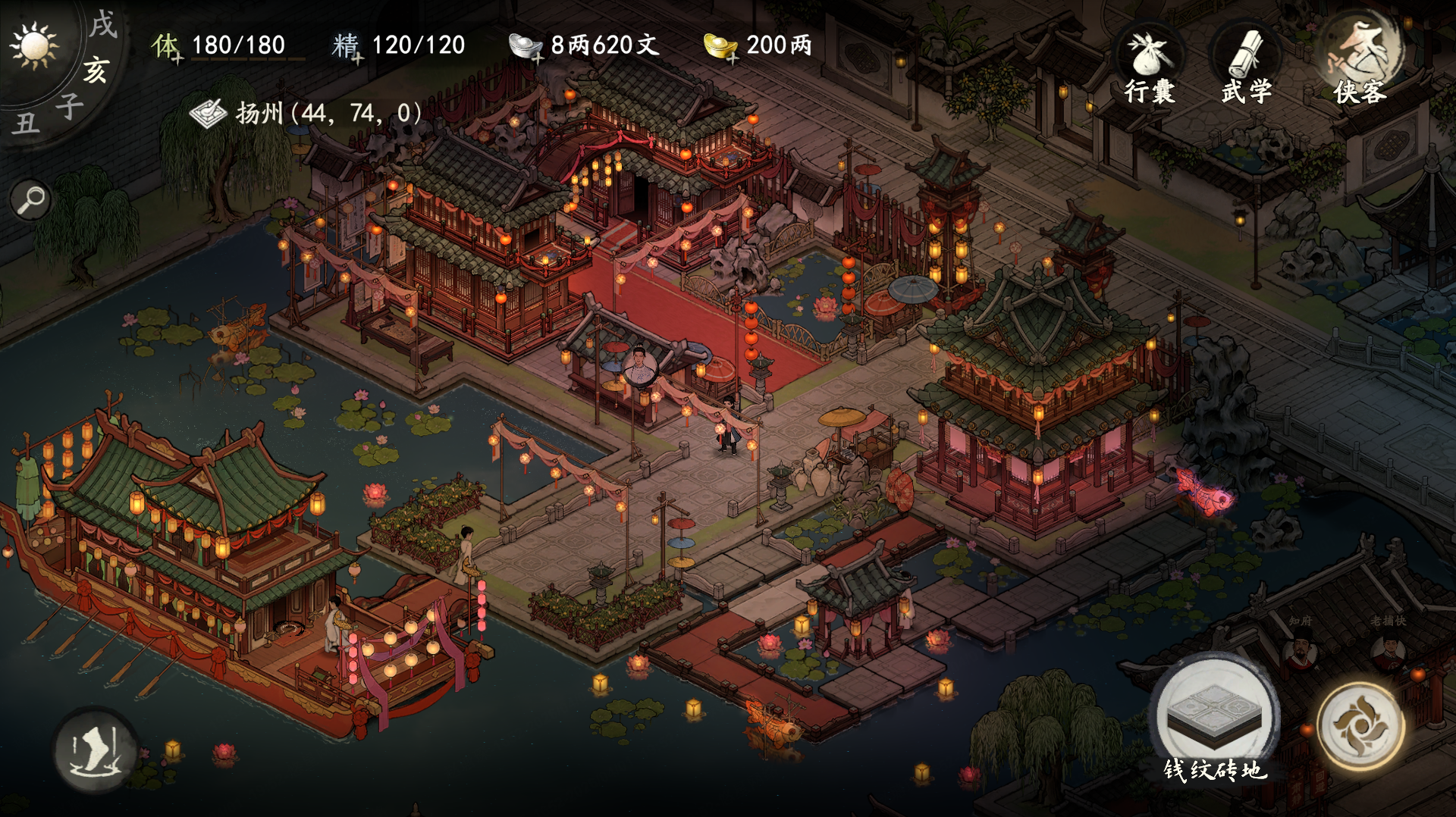1456x817 pixels.
Task: Click the NPC portrait bubble above the stall
Action: (639, 366)
